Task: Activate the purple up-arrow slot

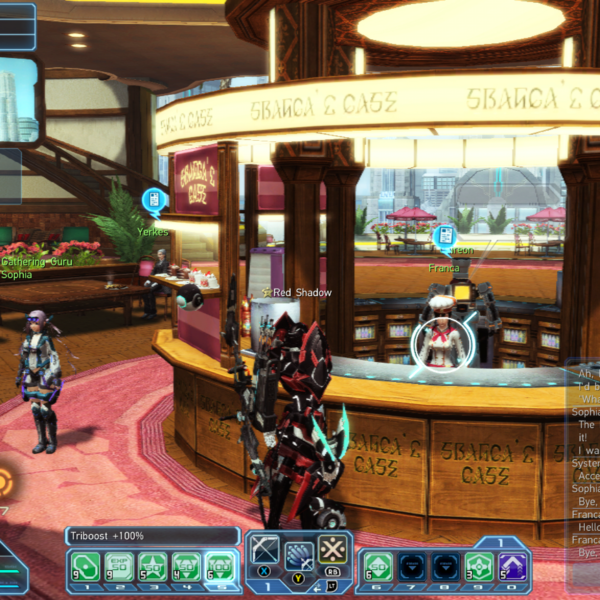Action: point(514,566)
